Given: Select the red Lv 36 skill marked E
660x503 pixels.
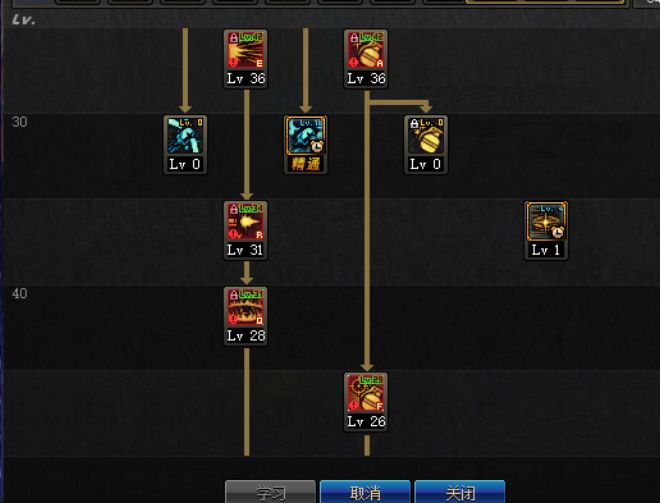Looking at the screenshot, I should [x=246, y=50].
